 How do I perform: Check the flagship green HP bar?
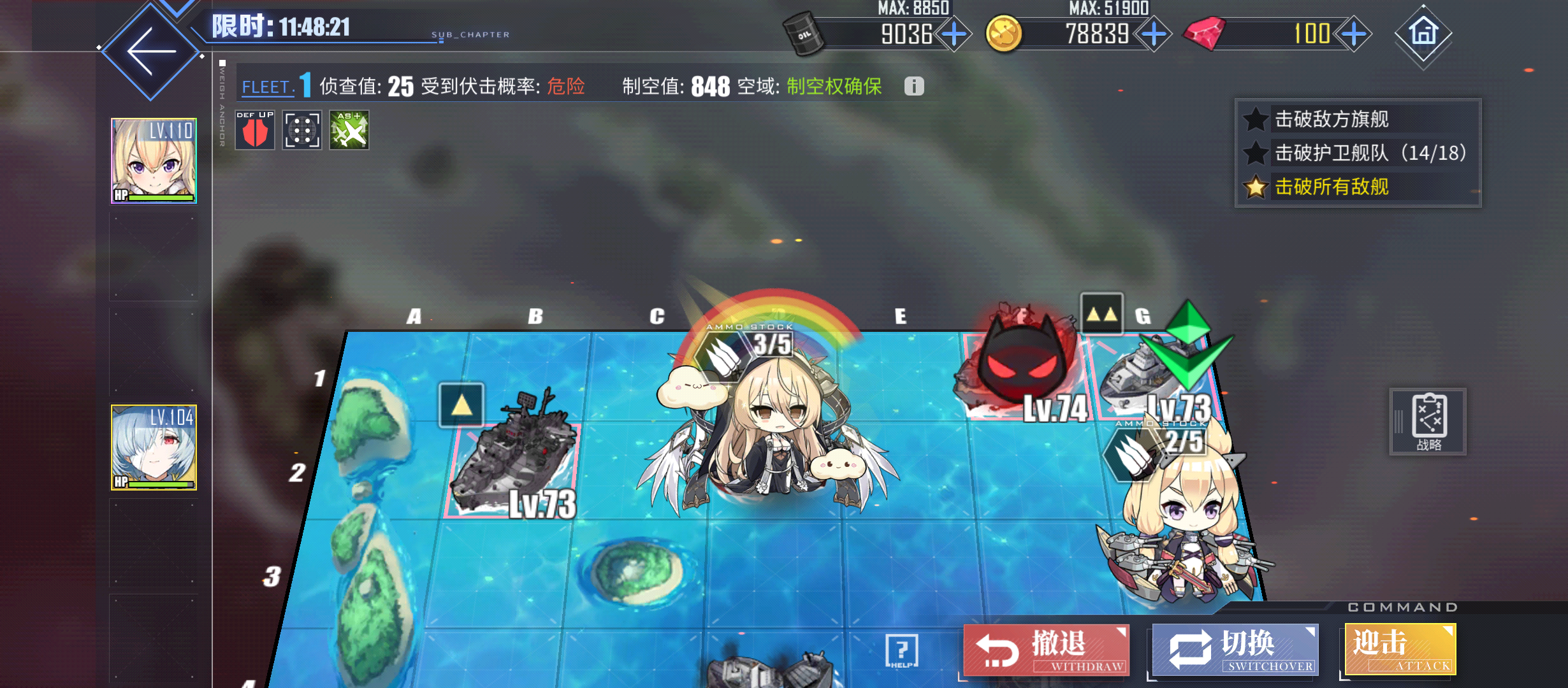coord(160,199)
